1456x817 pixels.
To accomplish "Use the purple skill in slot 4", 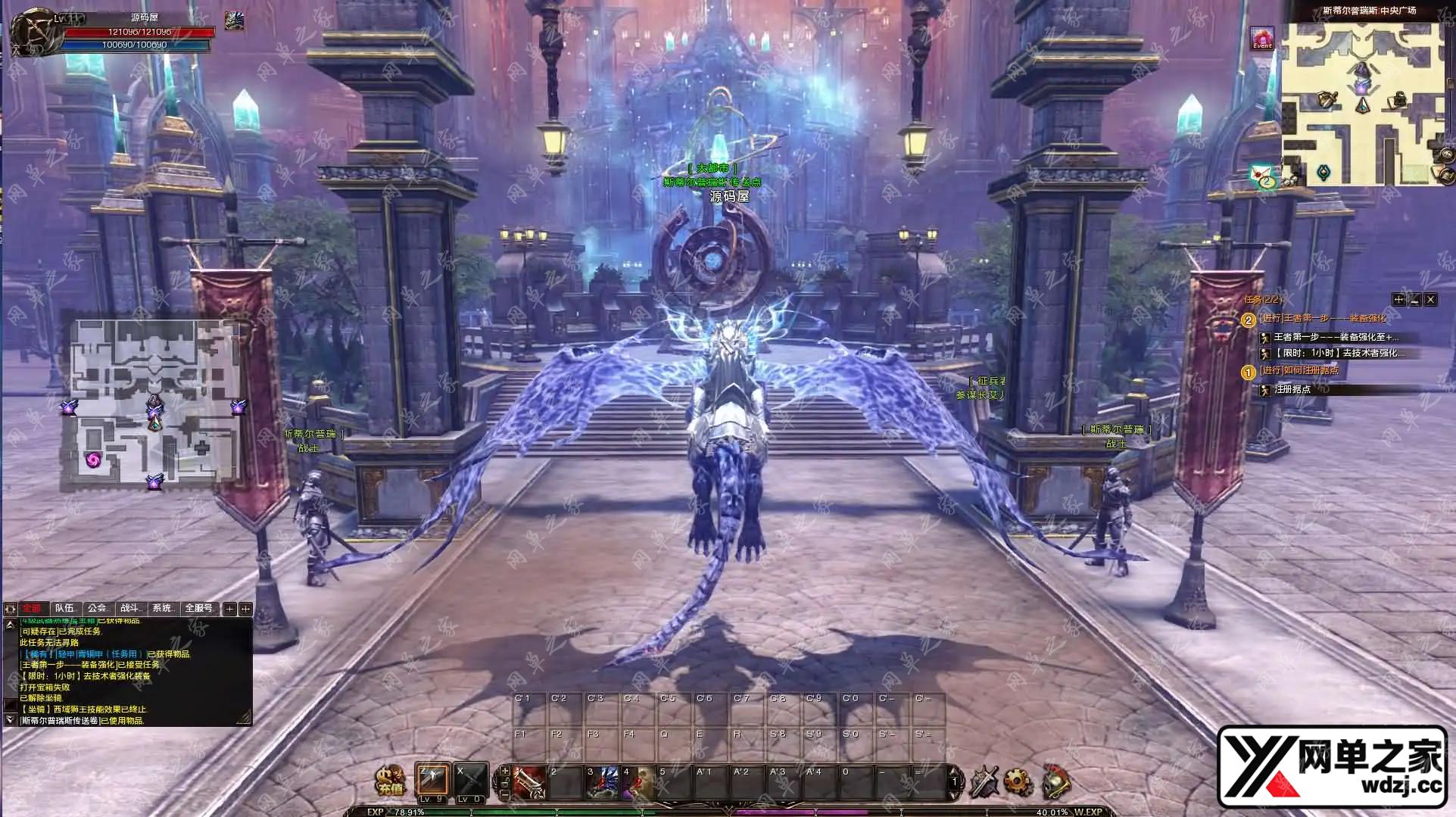I will [x=638, y=782].
